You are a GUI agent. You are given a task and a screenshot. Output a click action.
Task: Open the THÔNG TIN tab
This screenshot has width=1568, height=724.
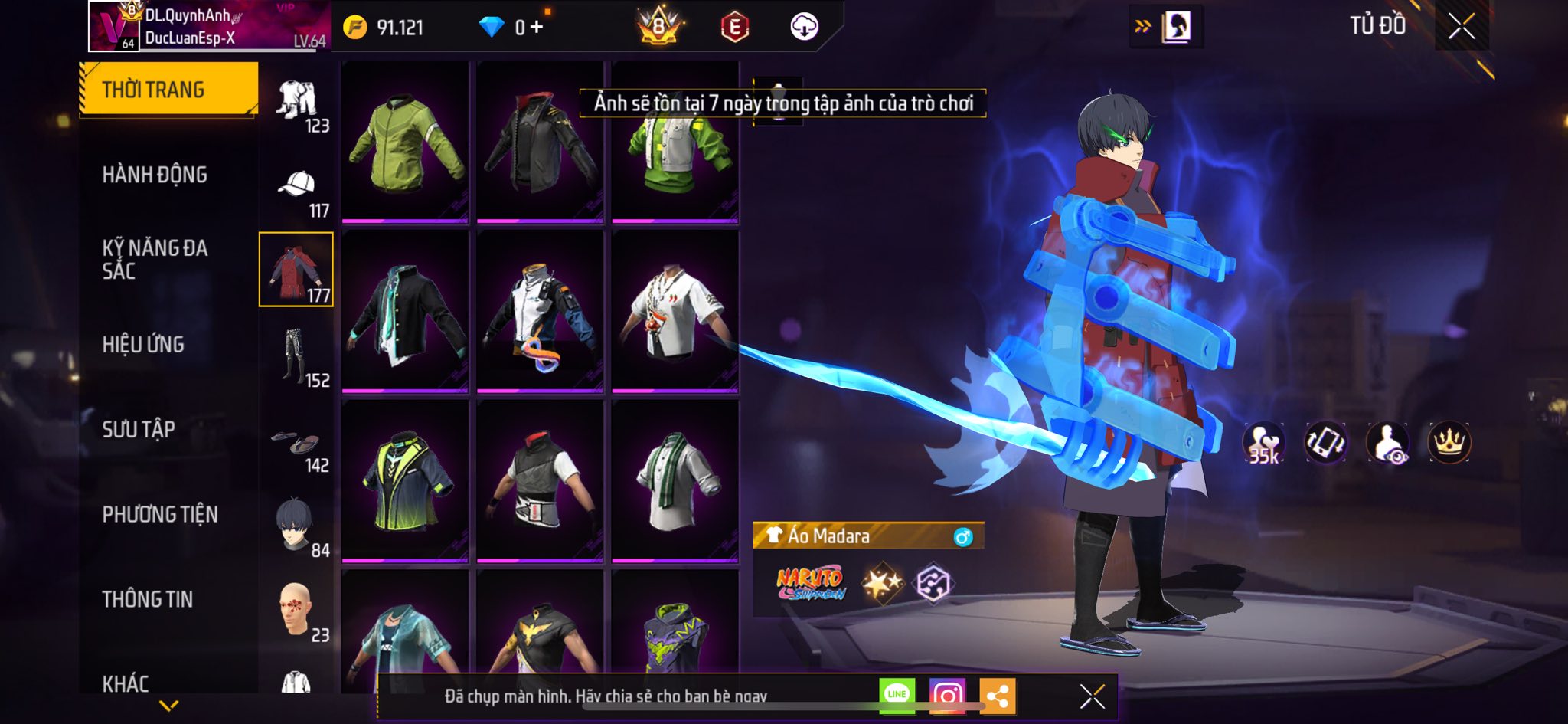(x=148, y=599)
